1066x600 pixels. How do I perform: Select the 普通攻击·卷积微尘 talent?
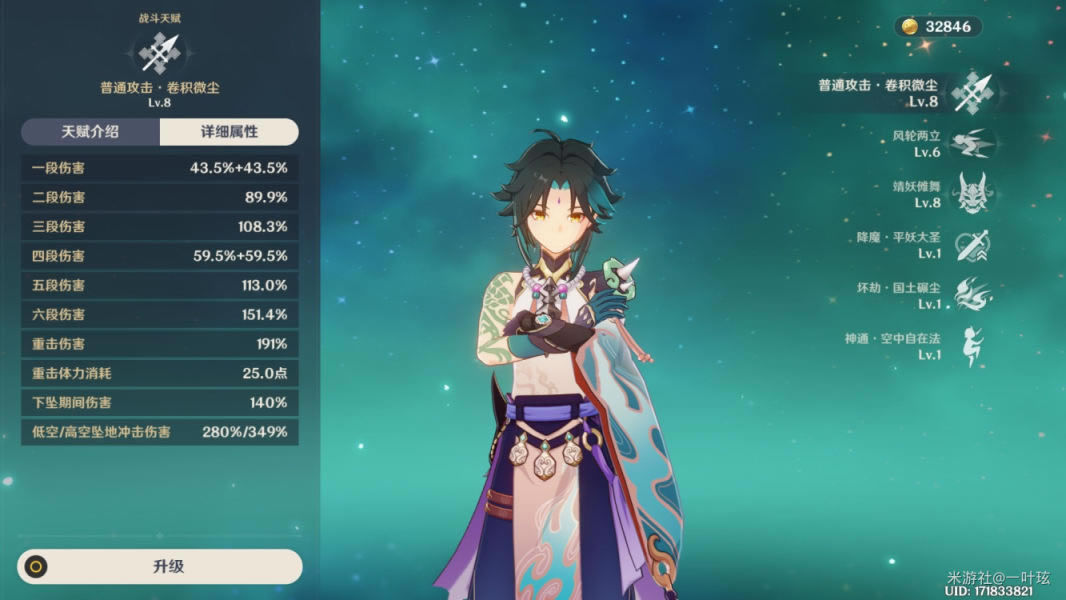969,93
